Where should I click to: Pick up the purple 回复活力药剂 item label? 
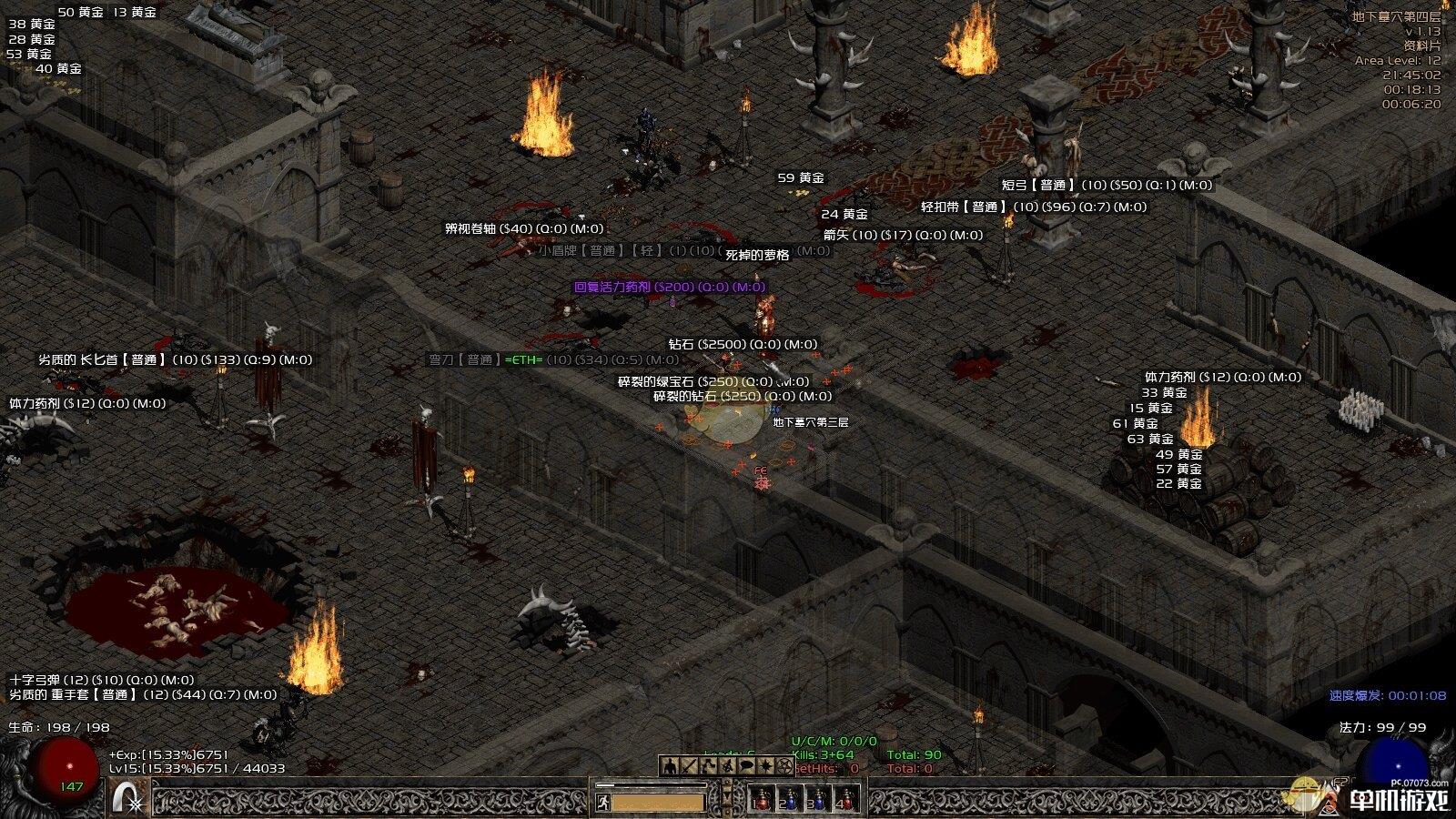tap(670, 287)
